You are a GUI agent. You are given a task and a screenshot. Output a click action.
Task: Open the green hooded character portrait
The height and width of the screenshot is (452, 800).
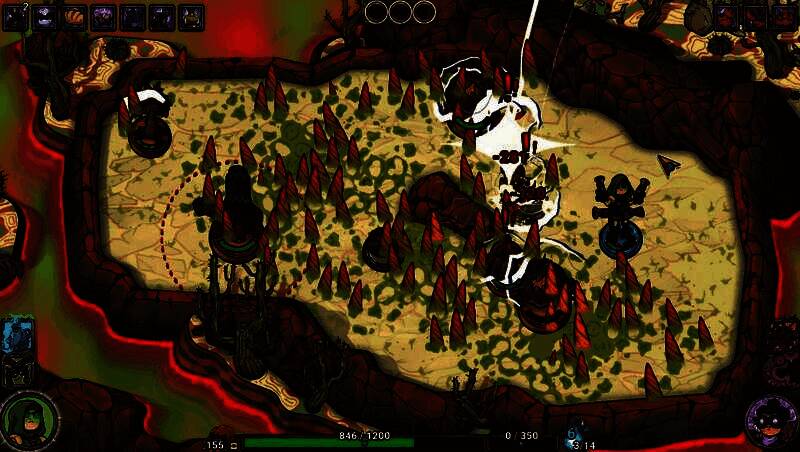click(28, 420)
